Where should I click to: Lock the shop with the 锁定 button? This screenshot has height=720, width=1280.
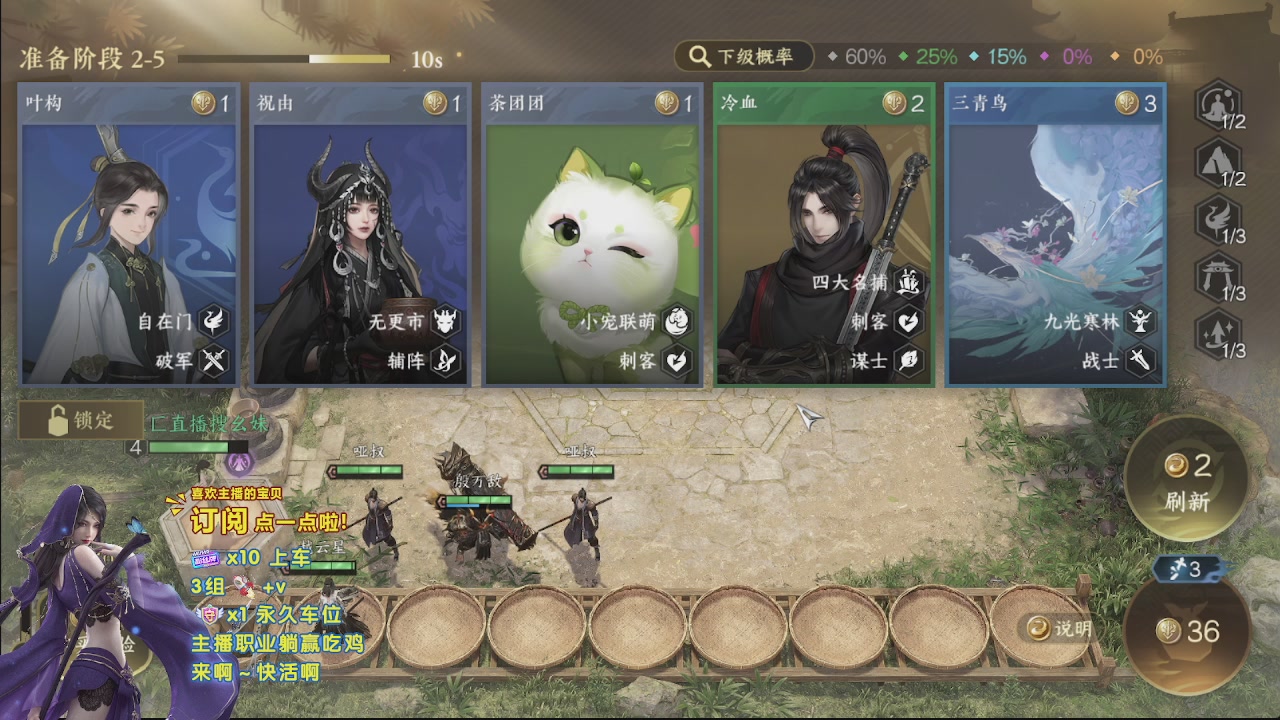click(81, 421)
